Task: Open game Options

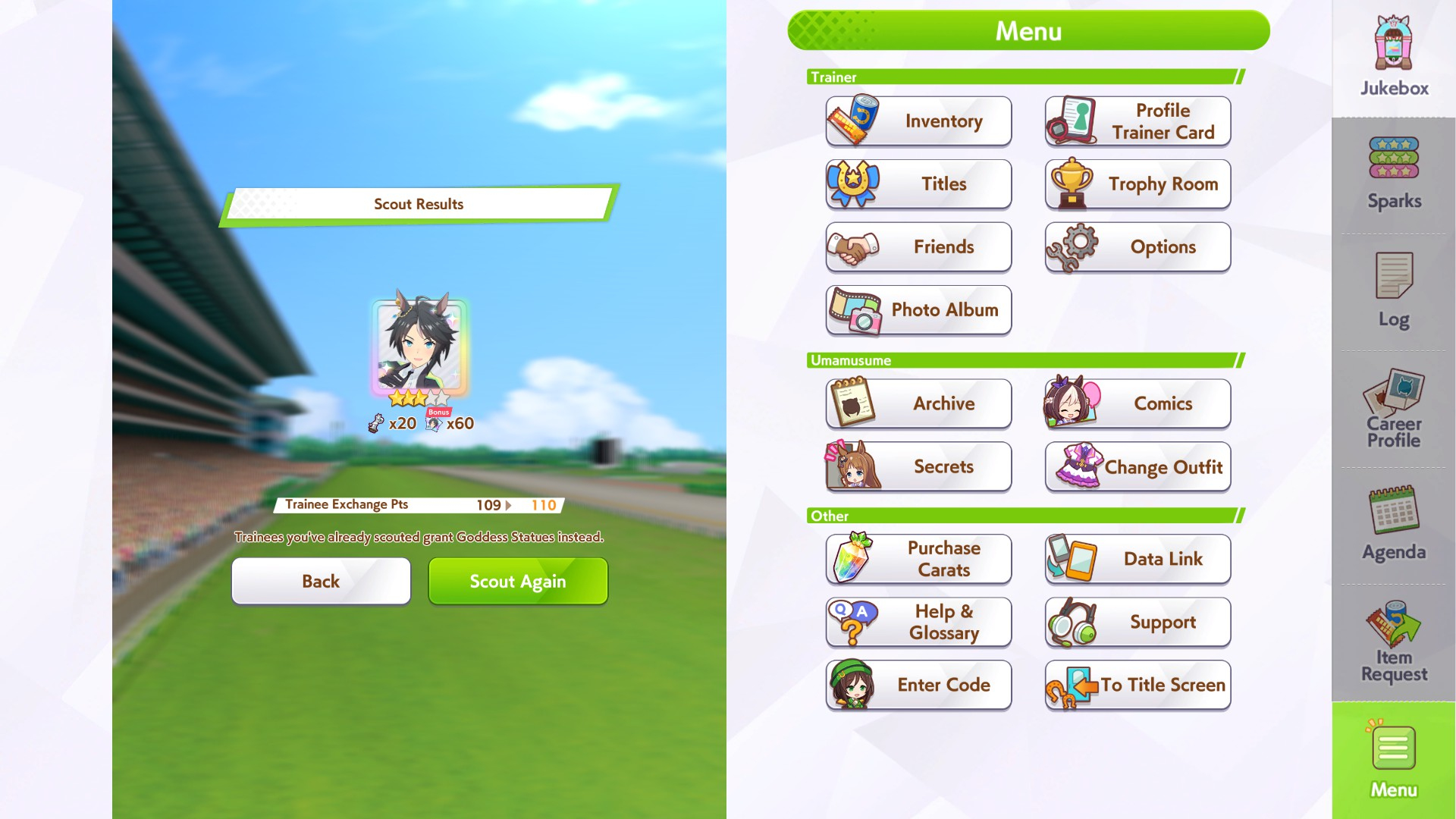Action: pos(1137,247)
